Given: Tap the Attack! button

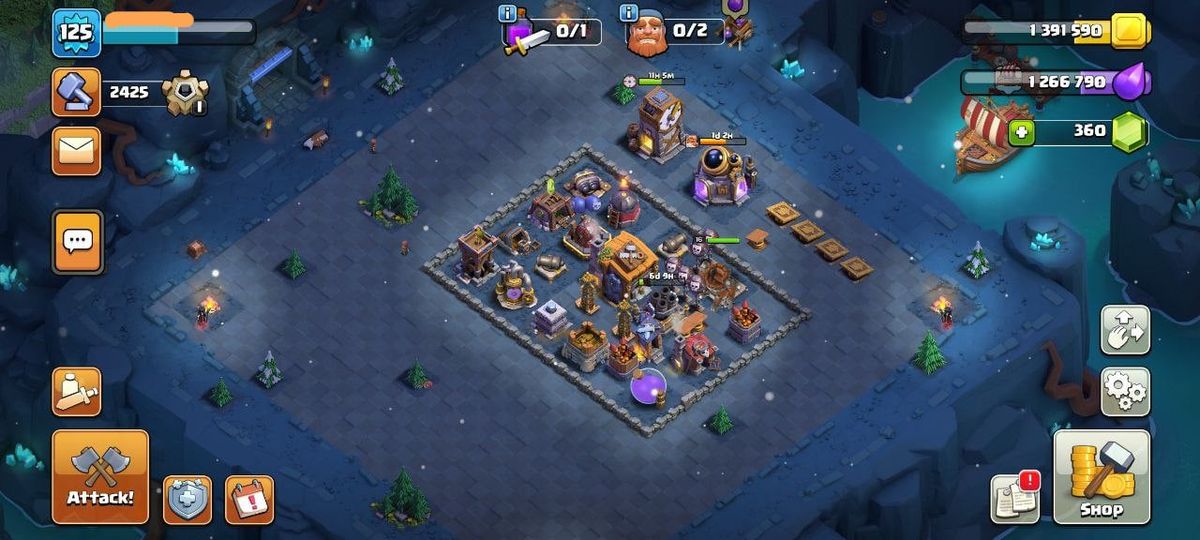Looking at the screenshot, I should [x=100, y=476].
